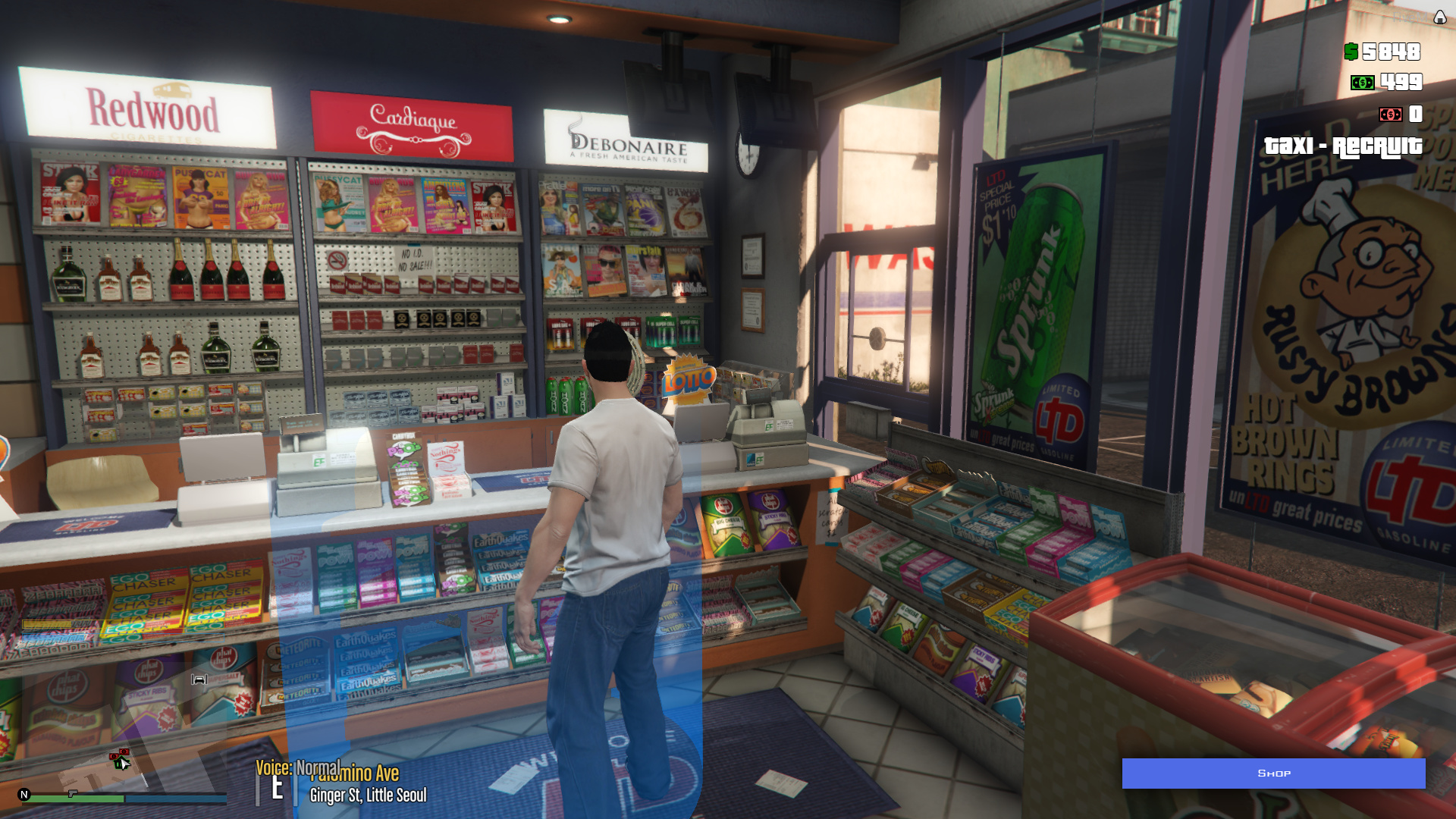The image size is (1456, 819).
Task: Click the N compass marker on minimap
Action: pos(23,794)
